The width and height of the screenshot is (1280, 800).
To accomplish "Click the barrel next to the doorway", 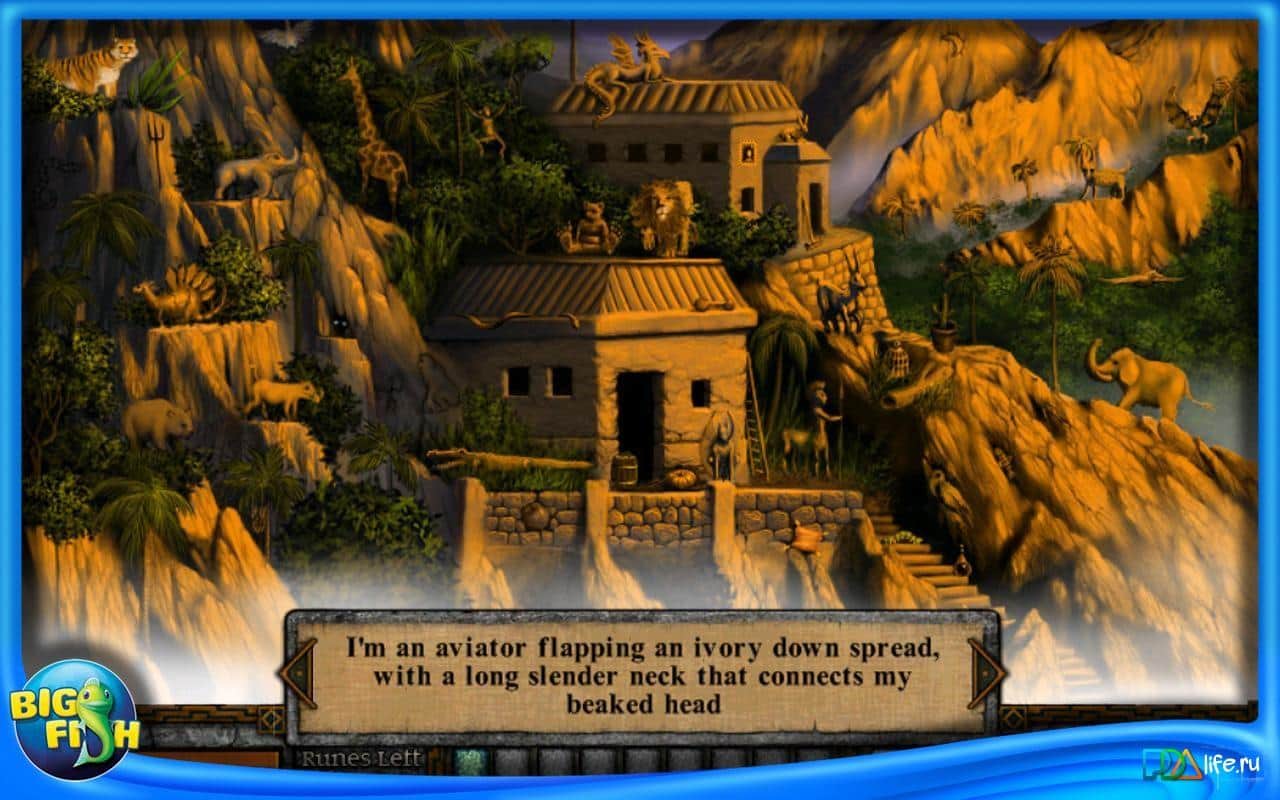I will [x=627, y=469].
